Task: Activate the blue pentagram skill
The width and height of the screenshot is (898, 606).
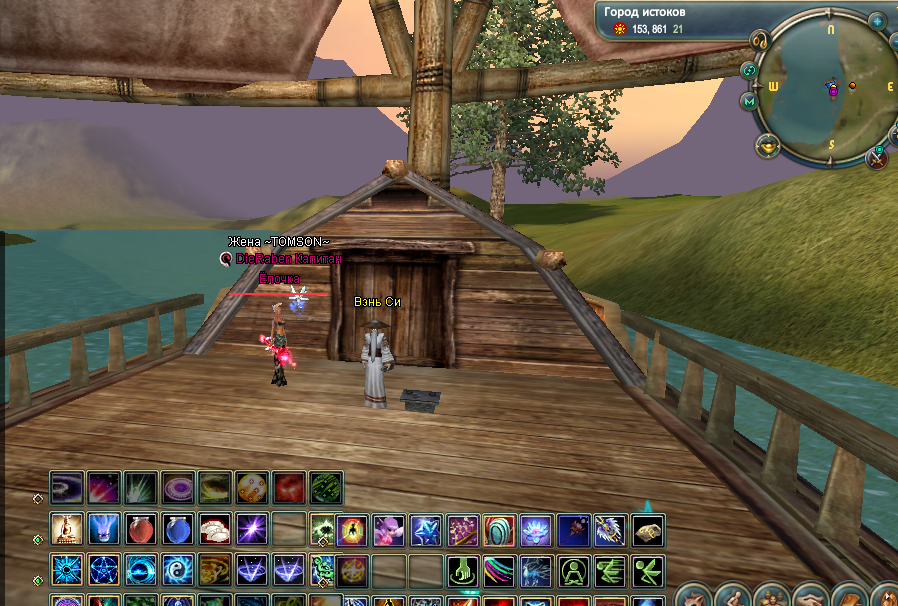Action: pyautogui.click(x=104, y=570)
